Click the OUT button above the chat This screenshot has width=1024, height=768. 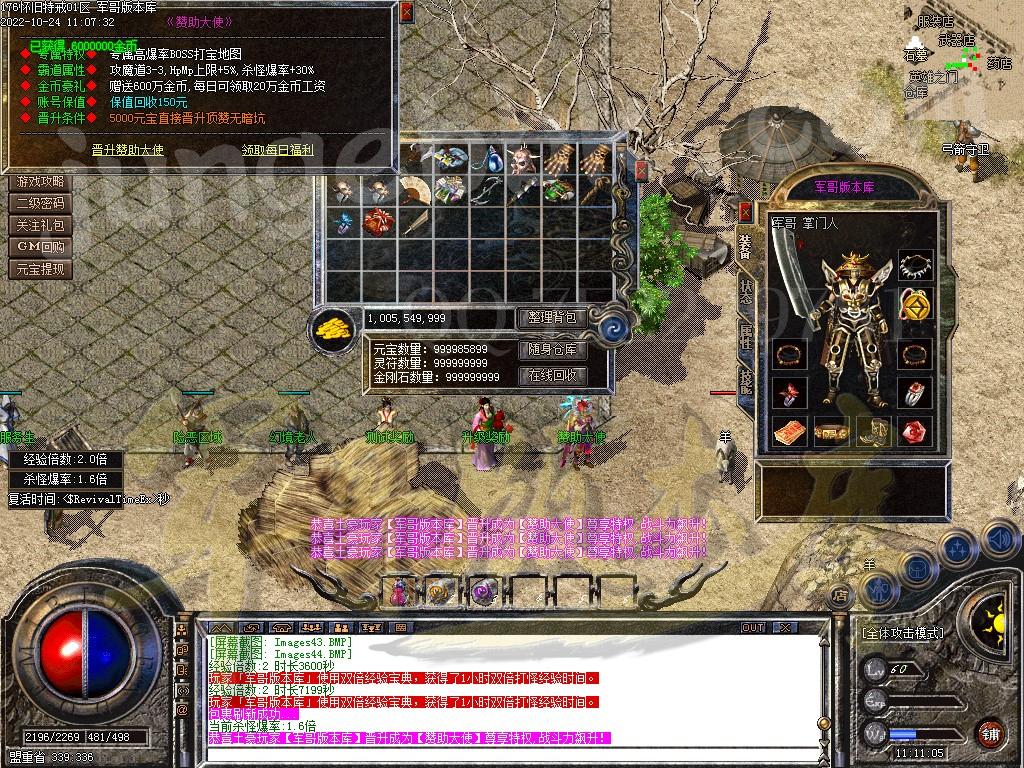(x=752, y=627)
